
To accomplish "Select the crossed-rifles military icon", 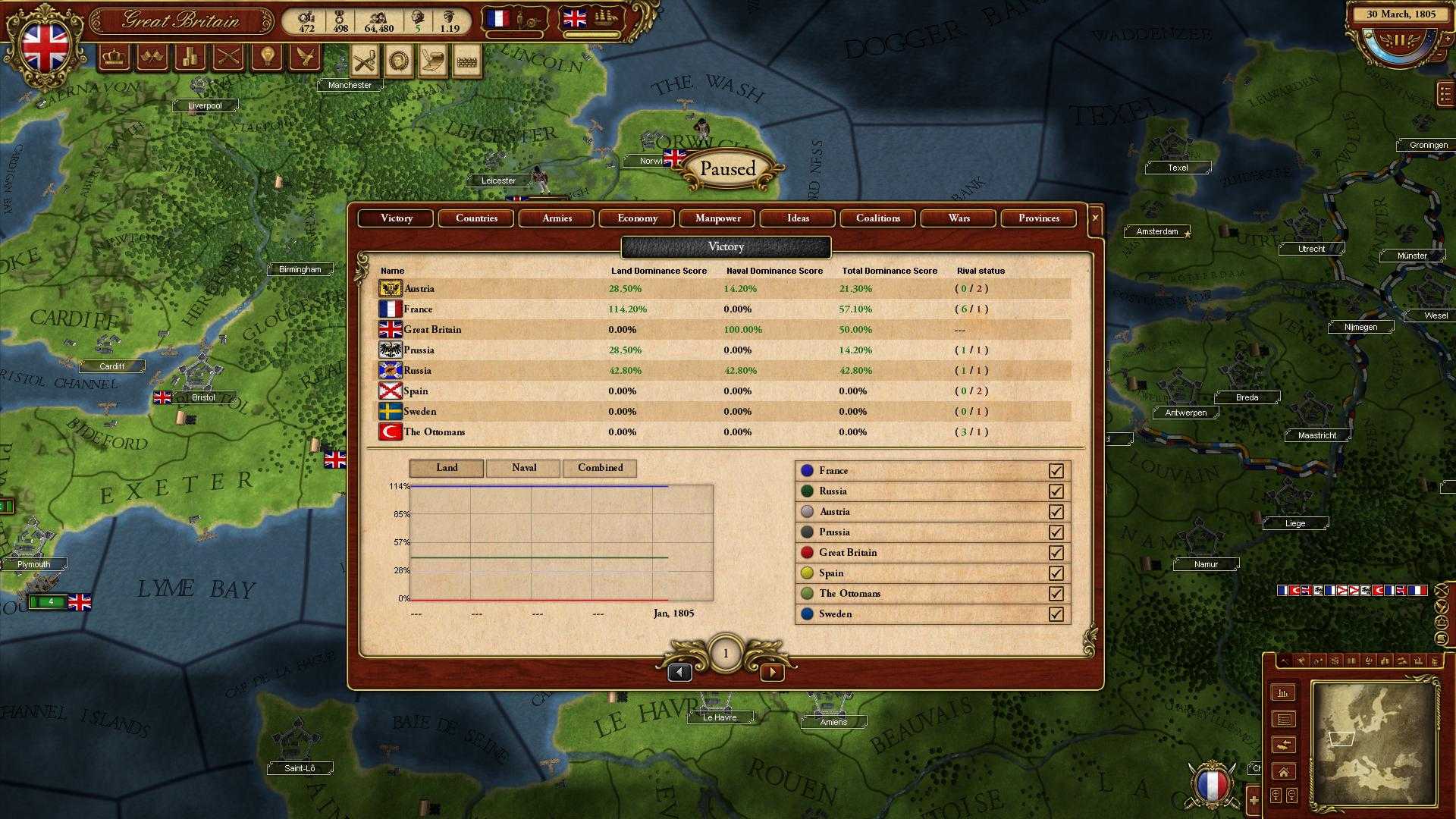I will point(227,58).
